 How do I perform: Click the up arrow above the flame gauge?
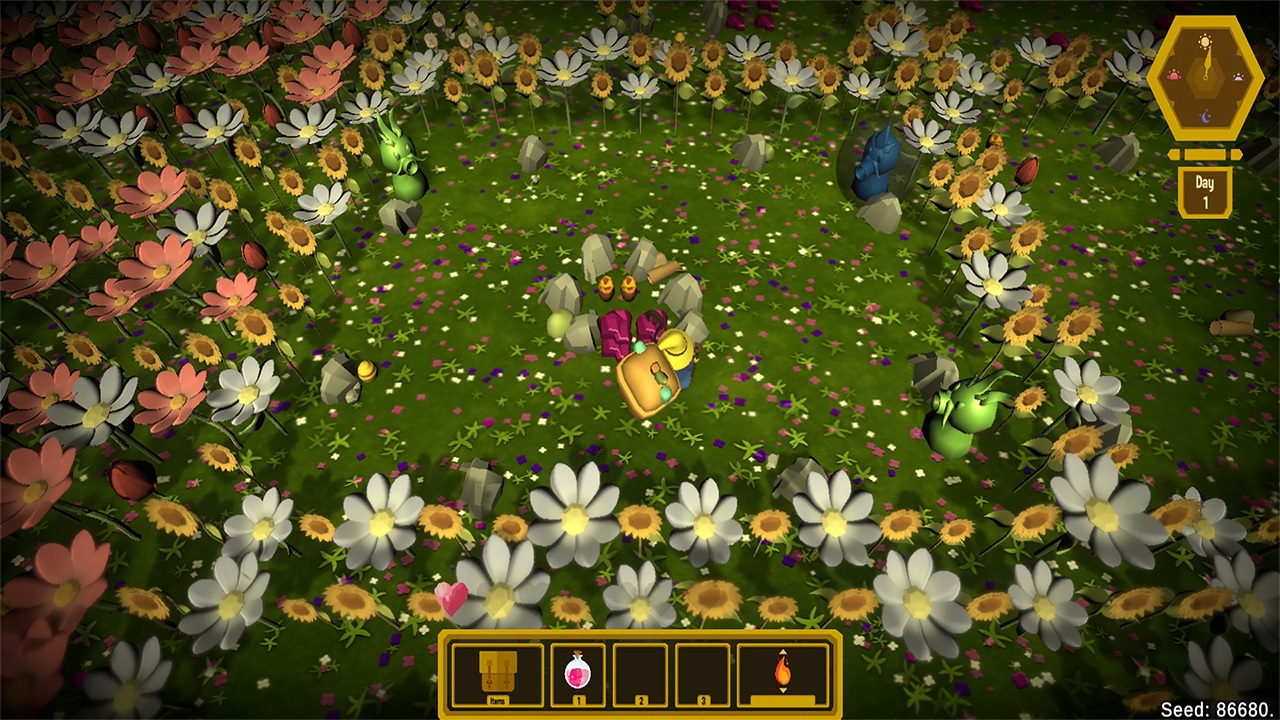tap(783, 652)
